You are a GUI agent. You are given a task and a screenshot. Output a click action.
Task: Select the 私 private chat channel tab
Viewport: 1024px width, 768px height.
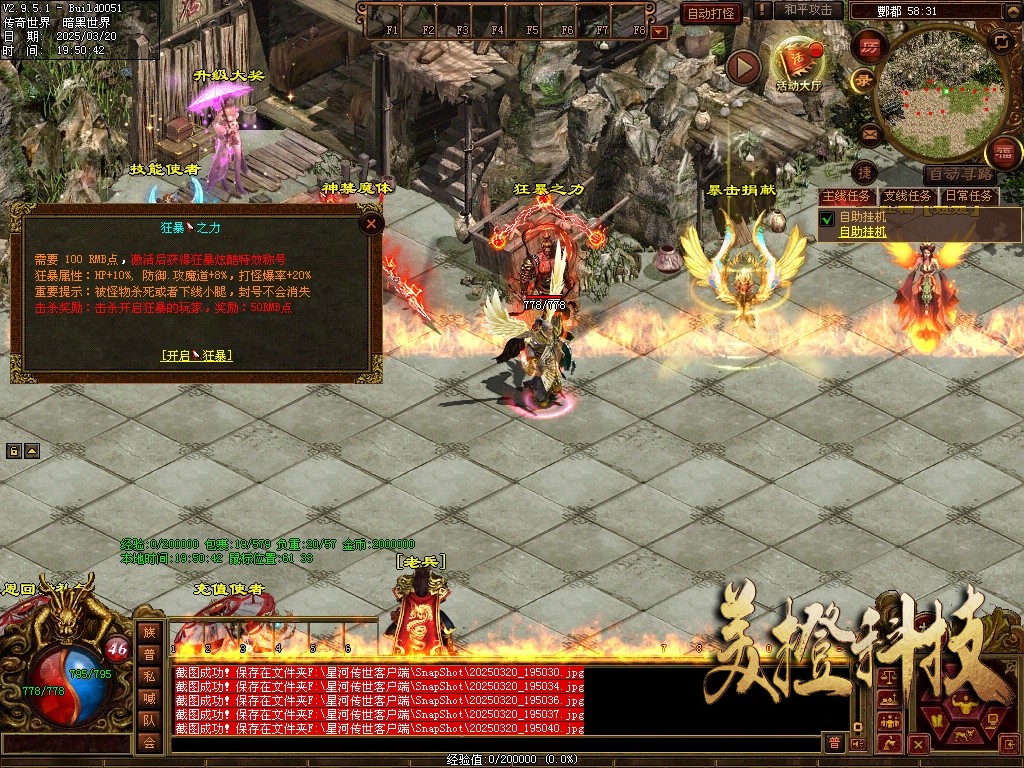point(149,676)
